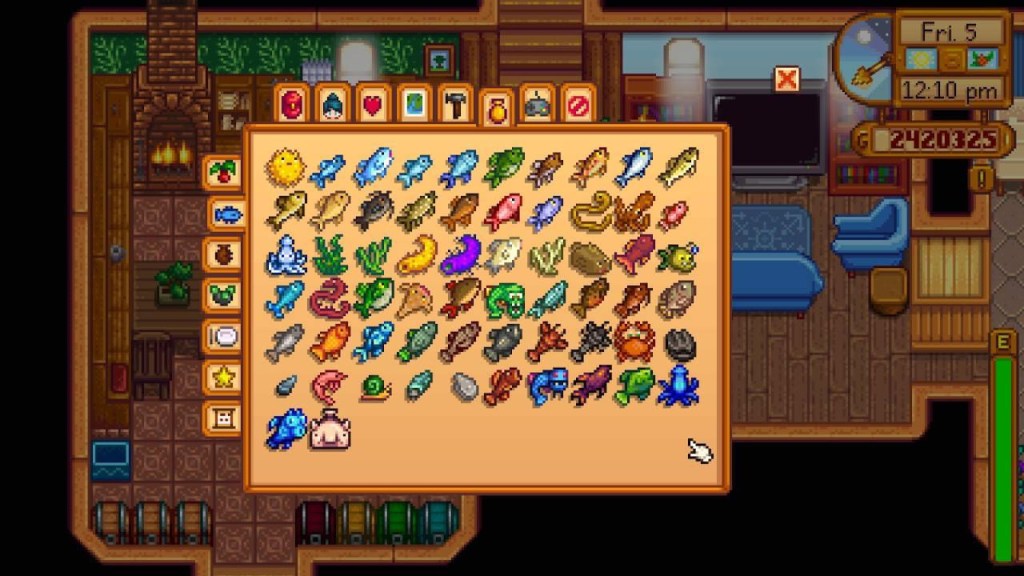This screenshot has height=576, width=1024.
Task: Open the letters collection tab
Action: (222, 418)
